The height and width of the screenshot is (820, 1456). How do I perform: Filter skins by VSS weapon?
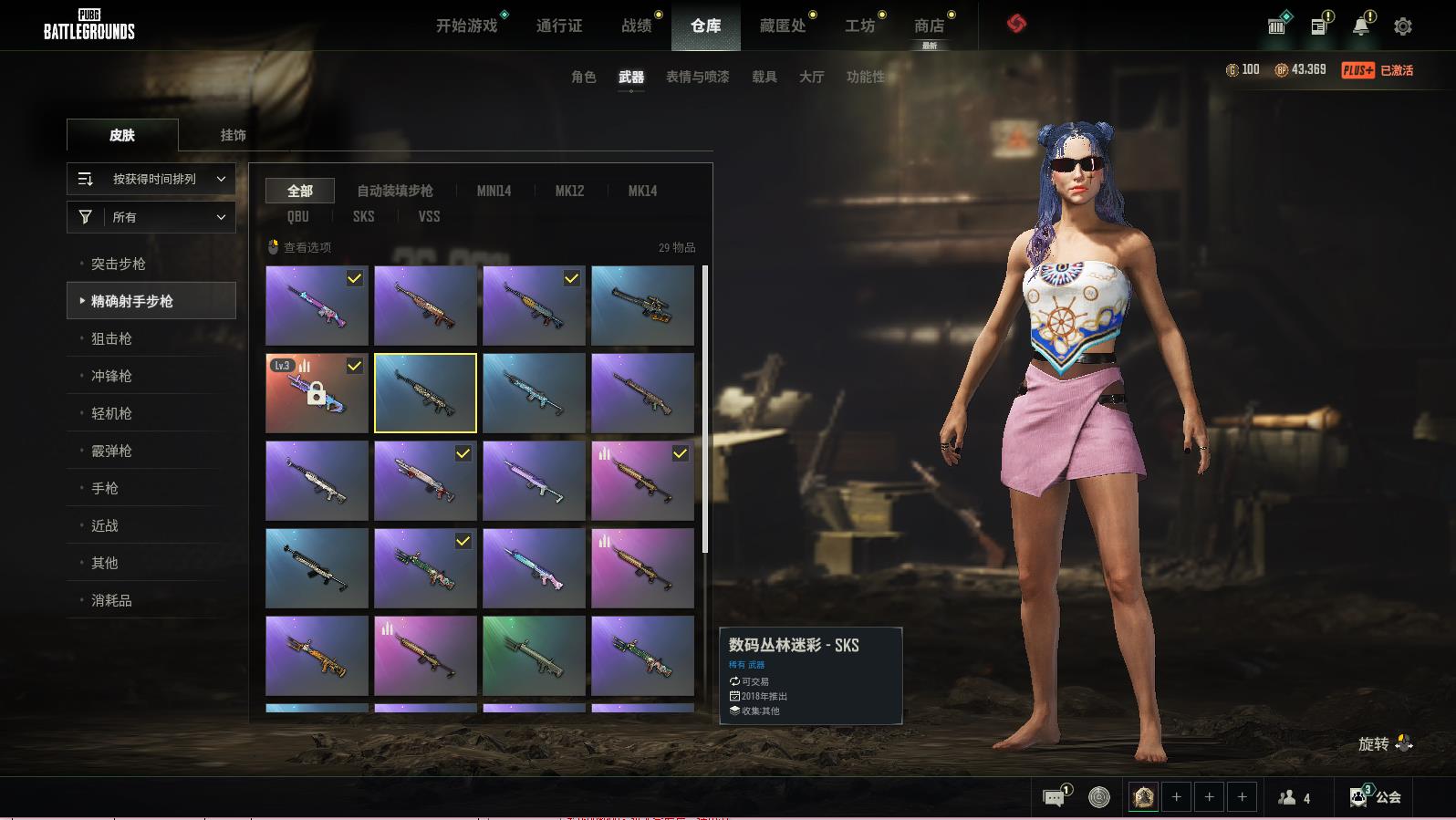tap(429, 216)
